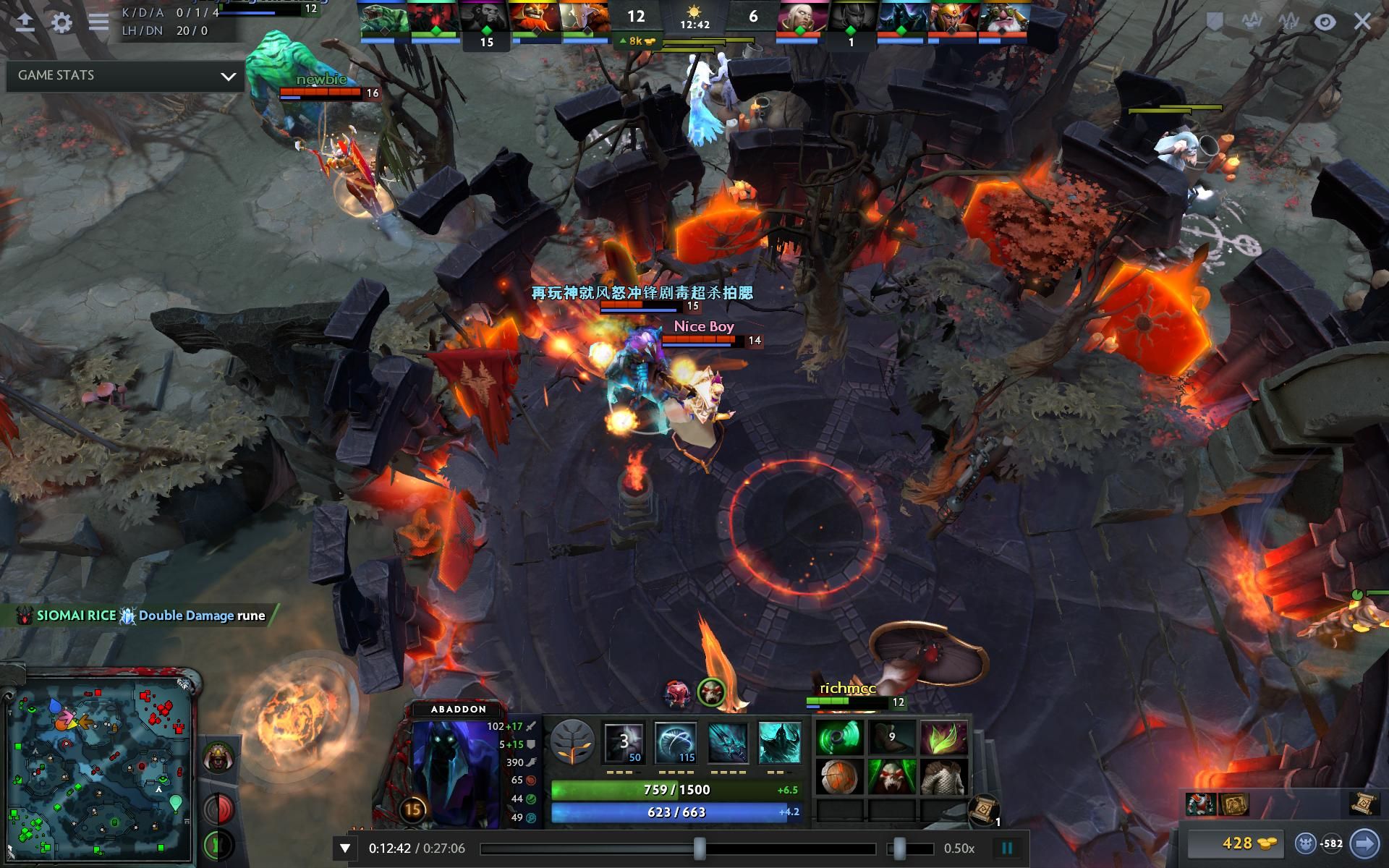This screenshot has width=1389, height=868.
Task: Toggle the eye spectator view icon
Action: click(x=1325, y=22)
